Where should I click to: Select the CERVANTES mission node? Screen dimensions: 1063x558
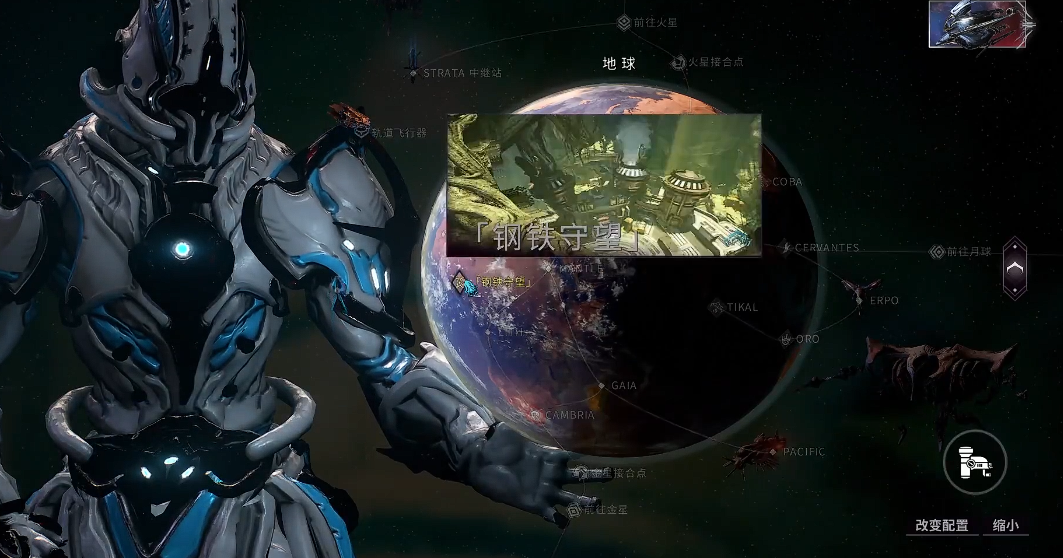tap(787, 248)
